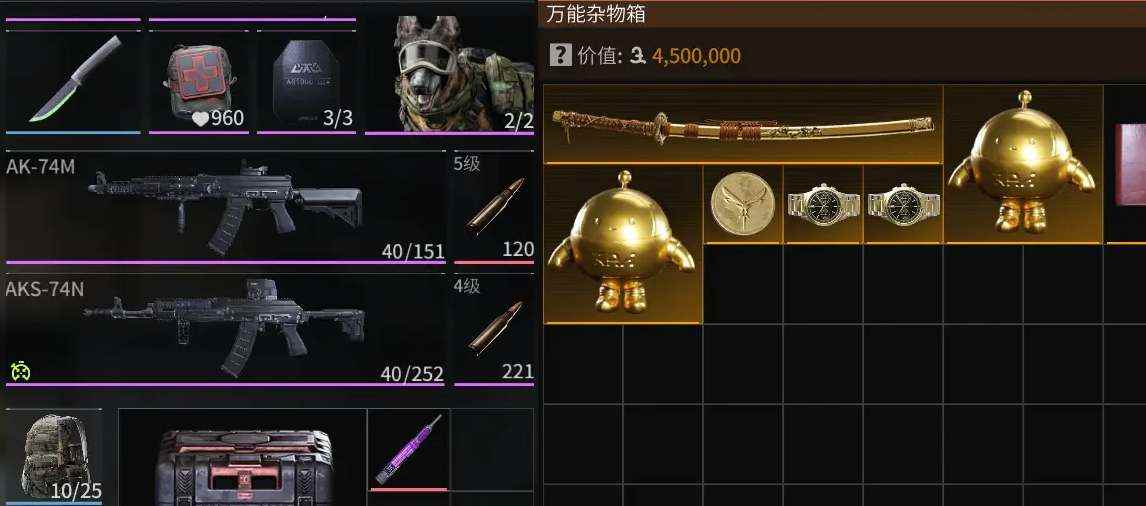This screenshot has height=506, width=1146.
Task: Select the golden katana in the container
Action: [742, 126]
